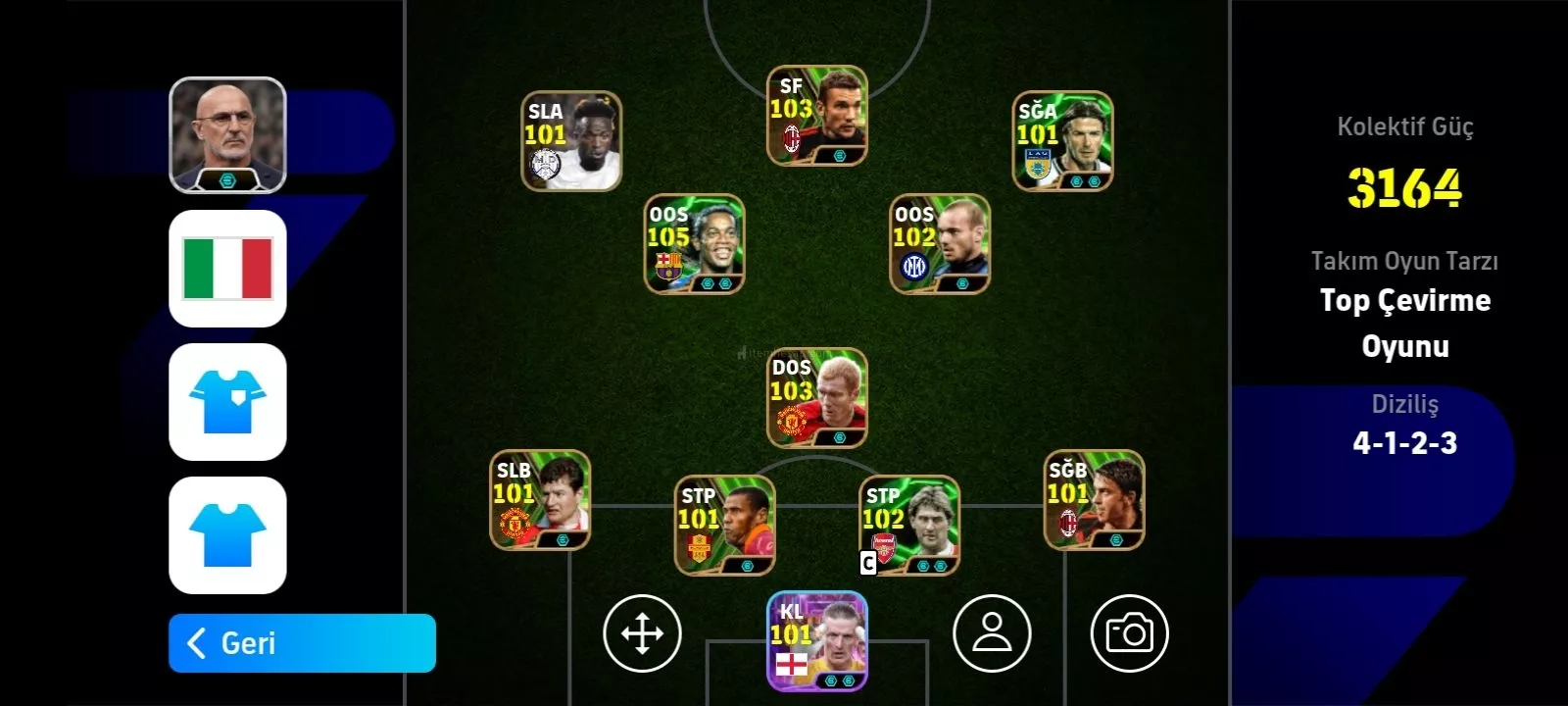Open the Diziliş 4-1-2-3 formation panel

click(x=1403, y=427)
